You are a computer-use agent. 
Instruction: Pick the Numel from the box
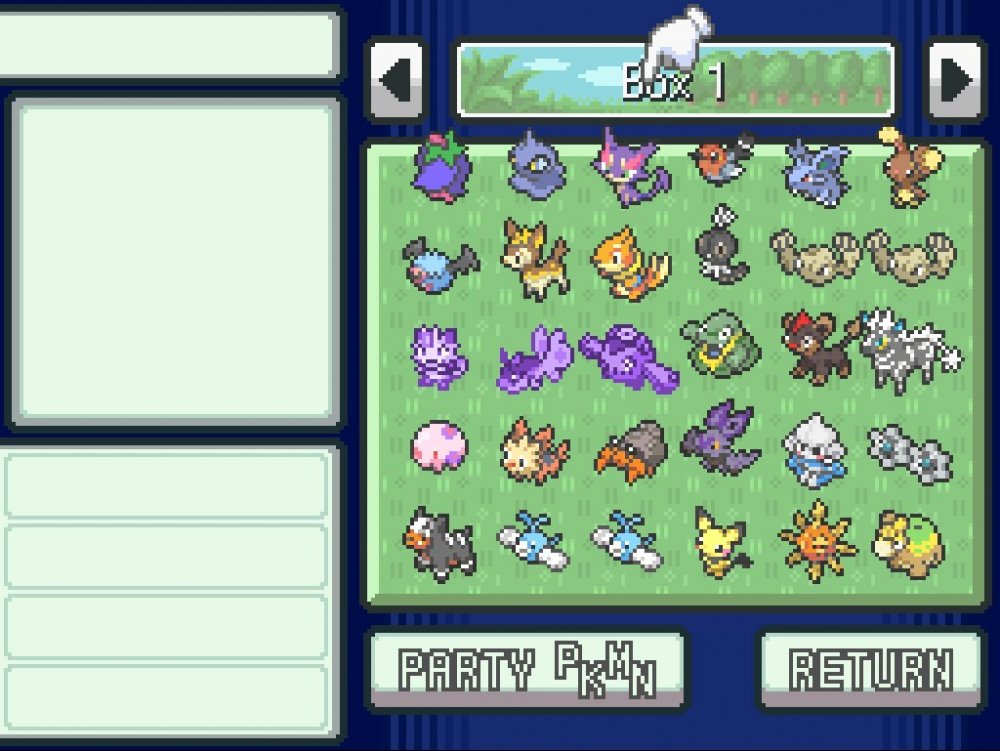pyautogui.click(x=909, y=543)
